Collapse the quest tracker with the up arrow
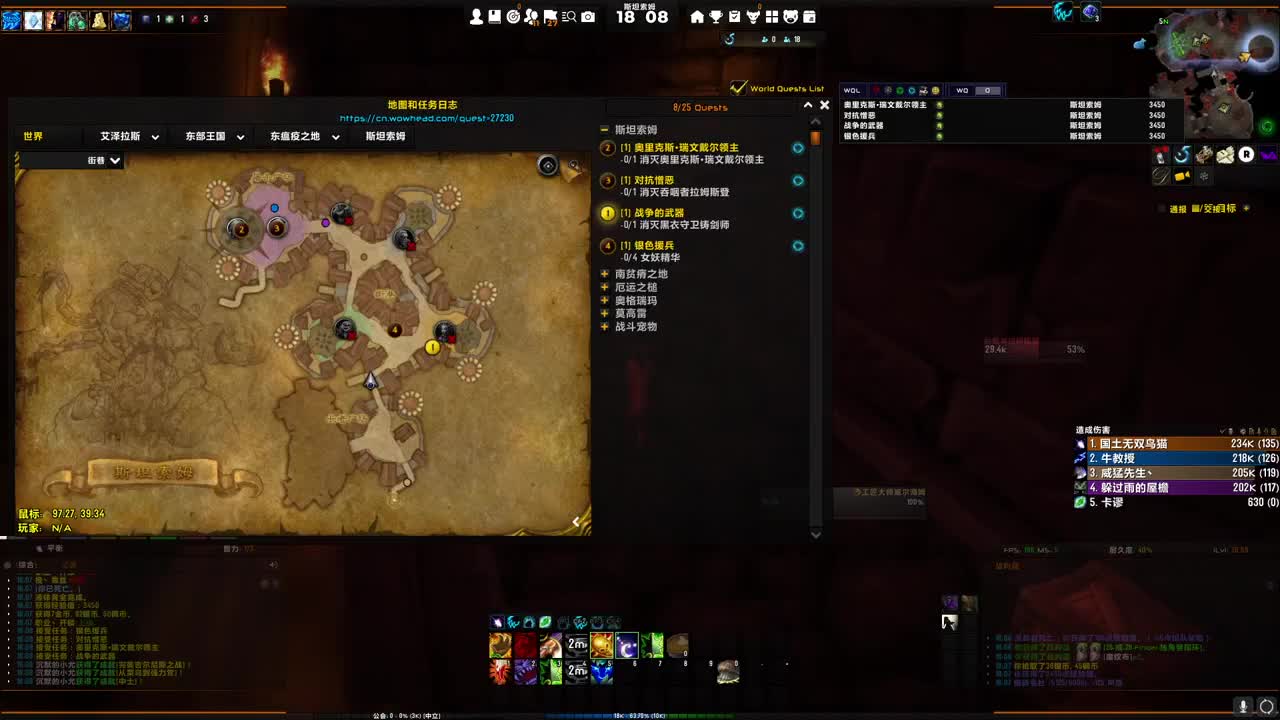The image size is (1280, 720). point(809,104)
